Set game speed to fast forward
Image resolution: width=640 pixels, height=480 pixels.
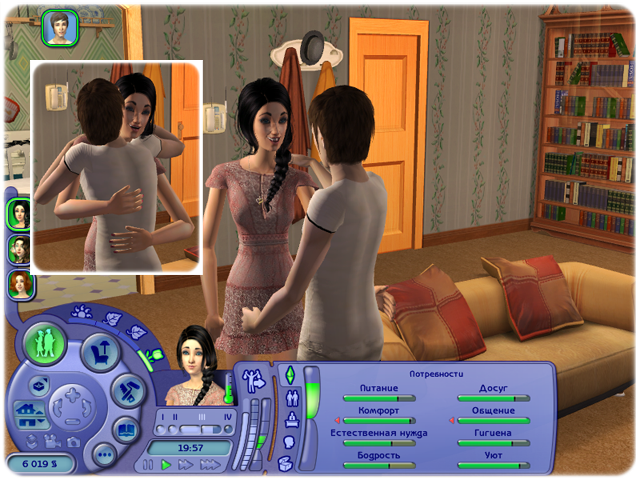pos(187,465)
